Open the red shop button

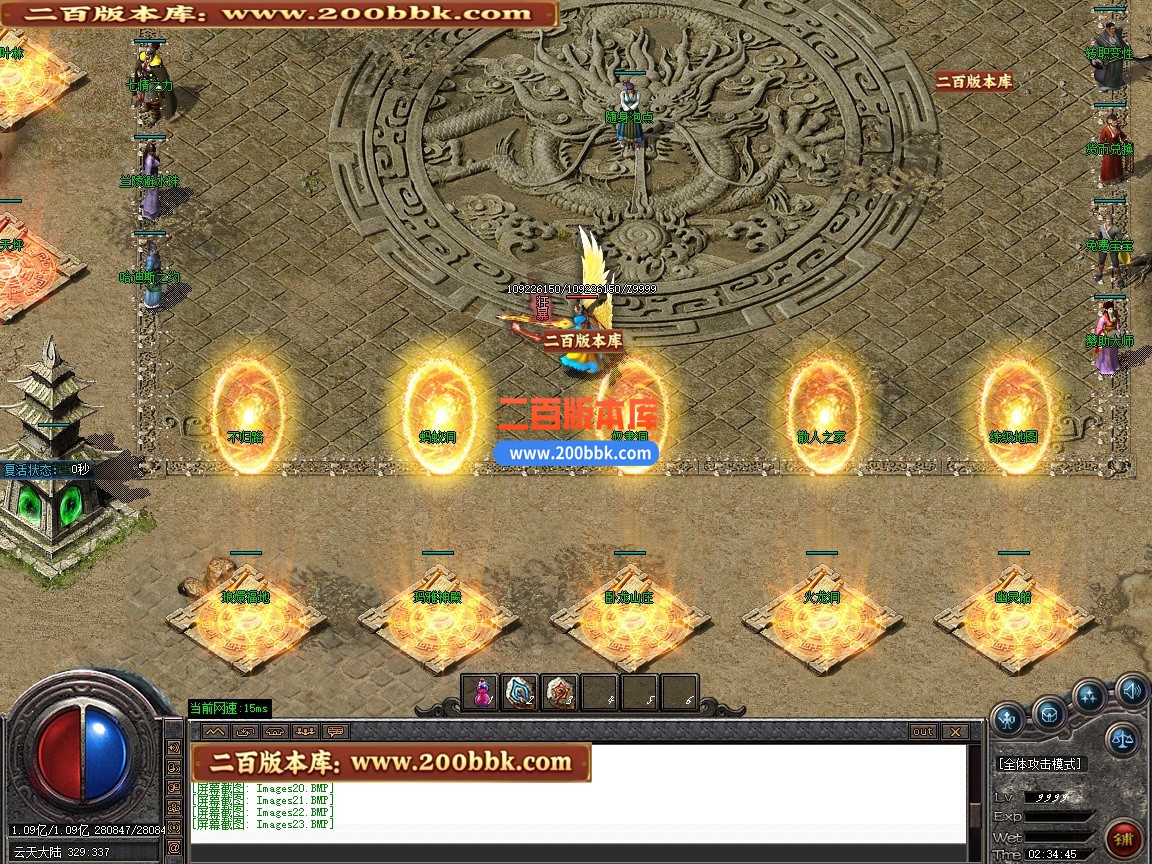coord(1122,837)
